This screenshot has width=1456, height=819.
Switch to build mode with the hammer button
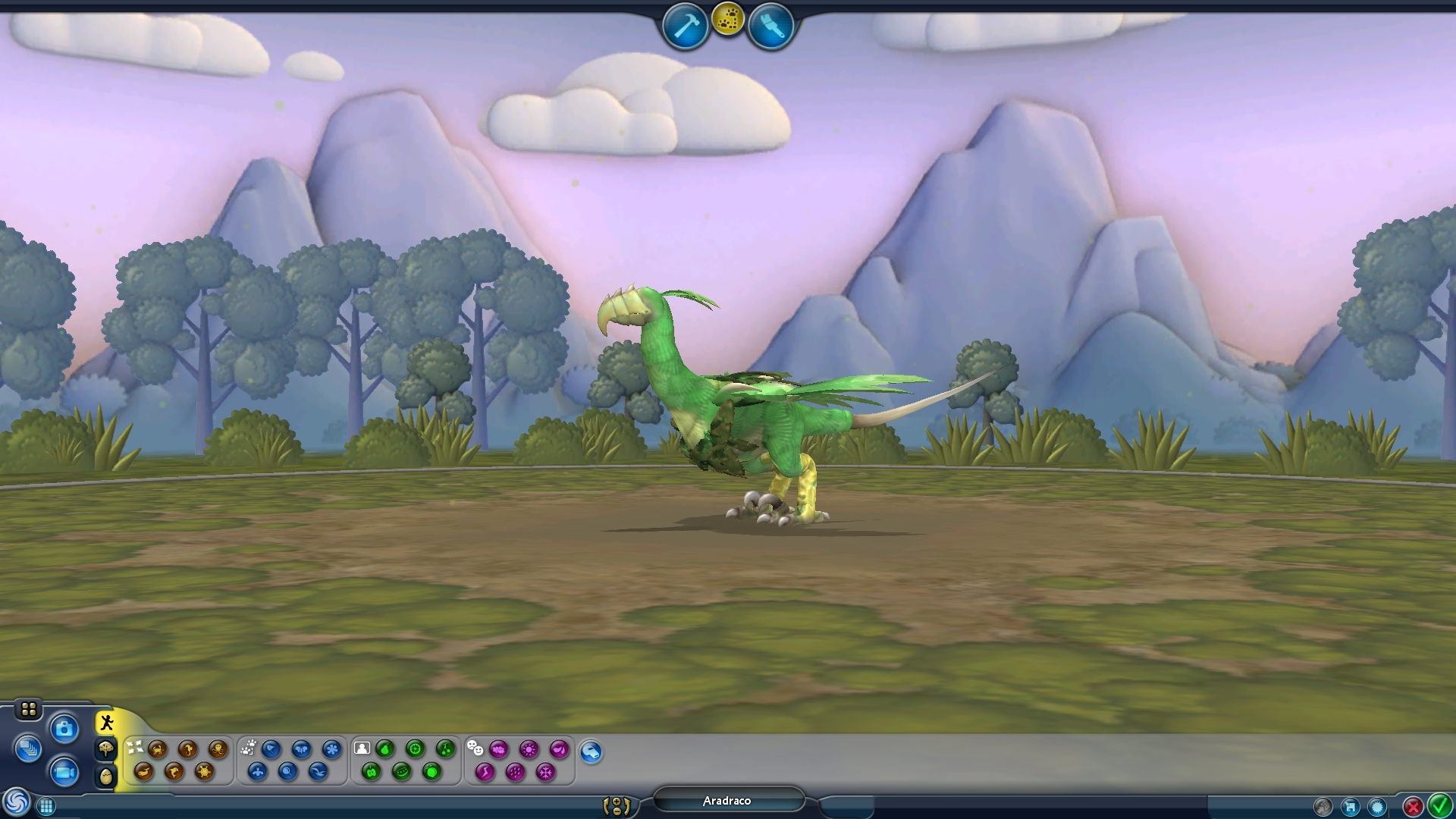tap(685, 27)
